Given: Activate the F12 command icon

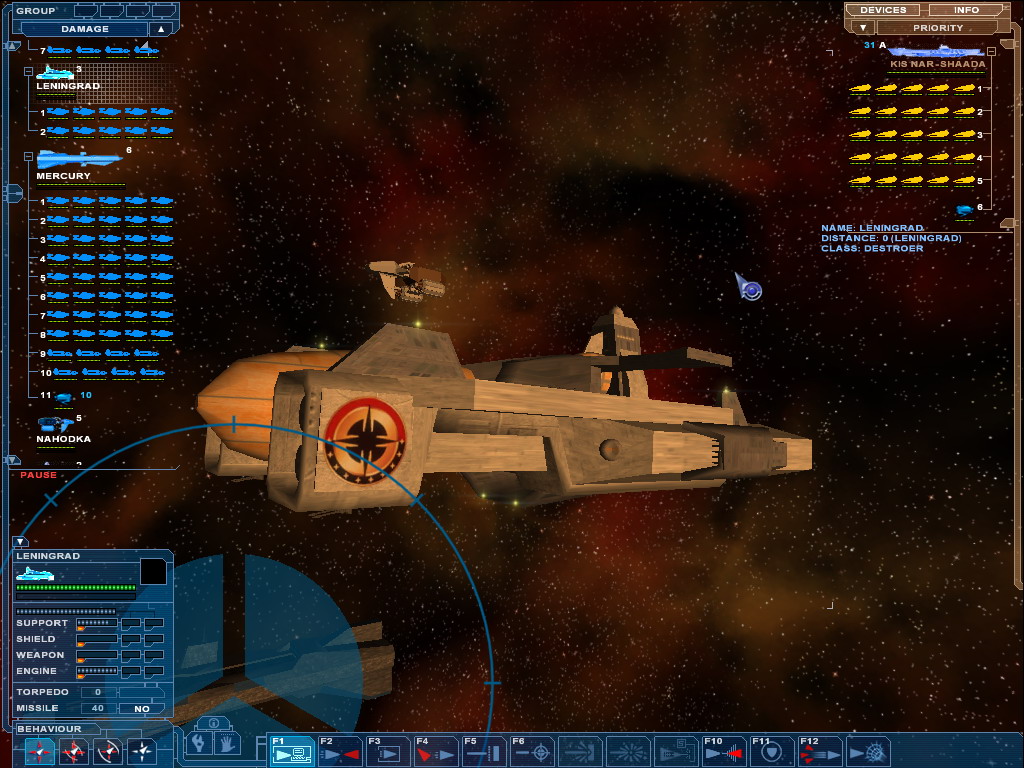Looking at the screenshot, I should click(819, 751).
